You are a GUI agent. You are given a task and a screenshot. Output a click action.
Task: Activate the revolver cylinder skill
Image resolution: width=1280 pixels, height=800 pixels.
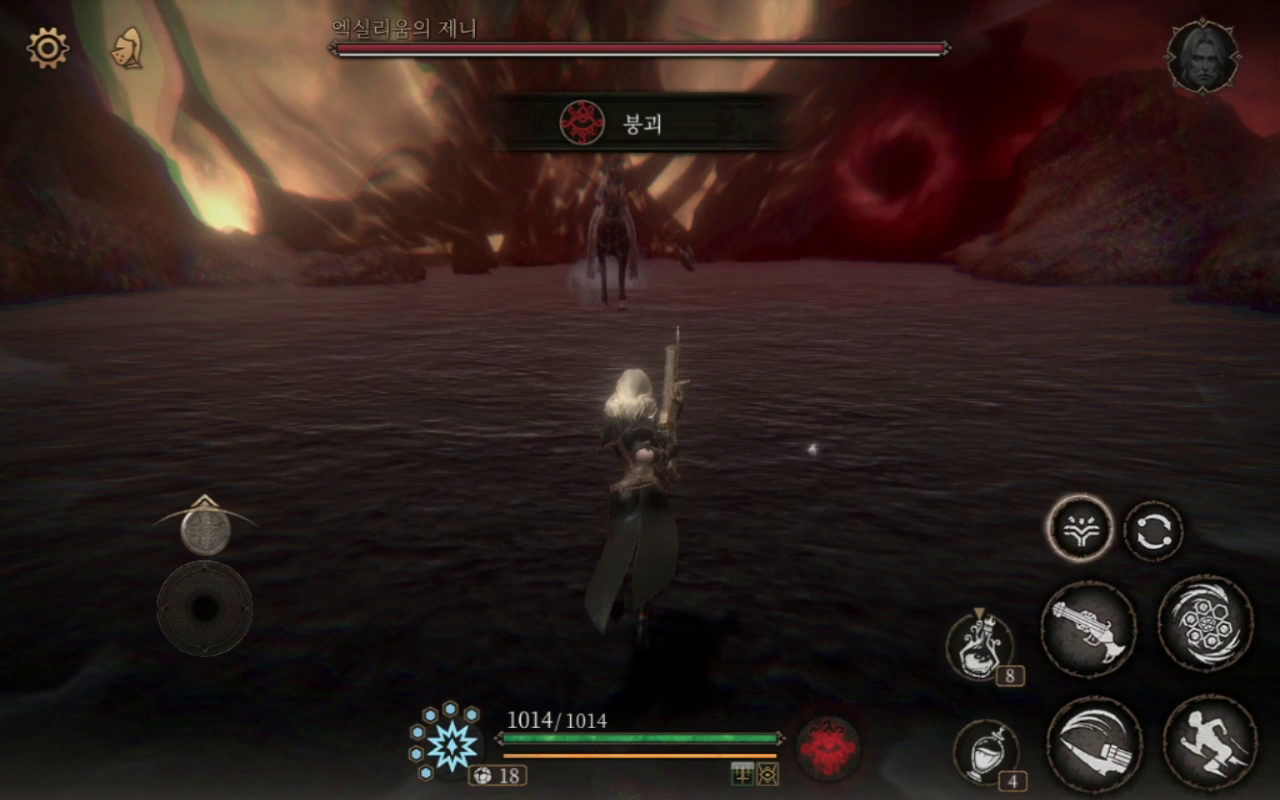1205,622
